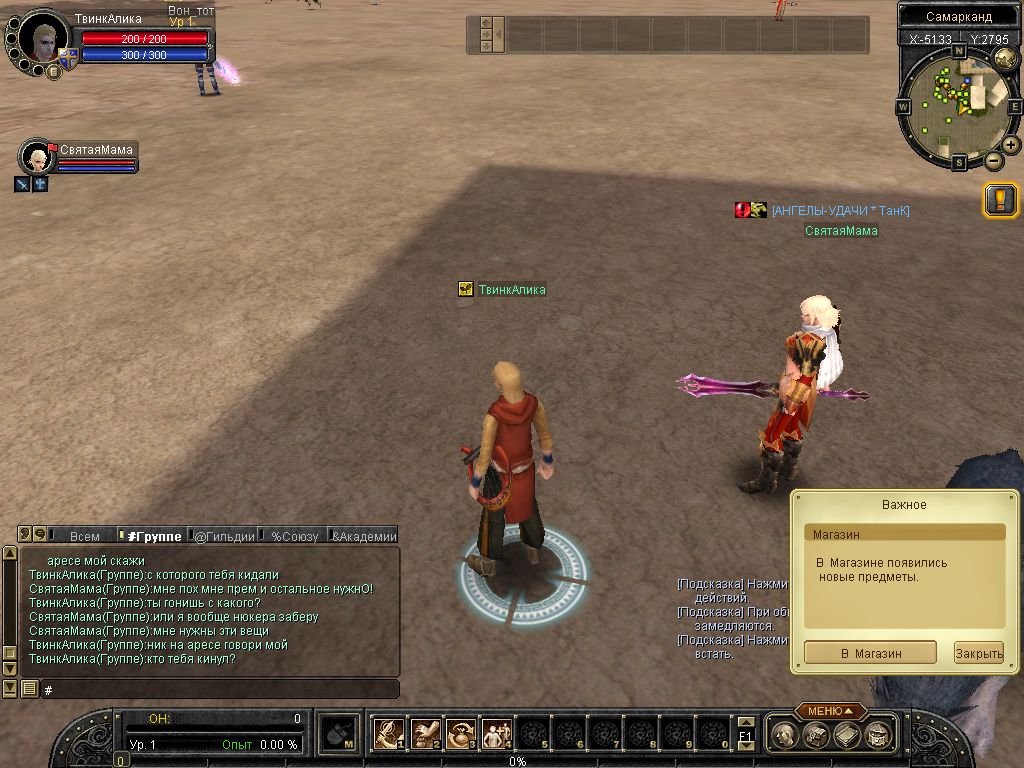Viewport: 1024px width, 768px height.
Task: Activate the hotbar slot 3 skill
Action: point(460,734)
